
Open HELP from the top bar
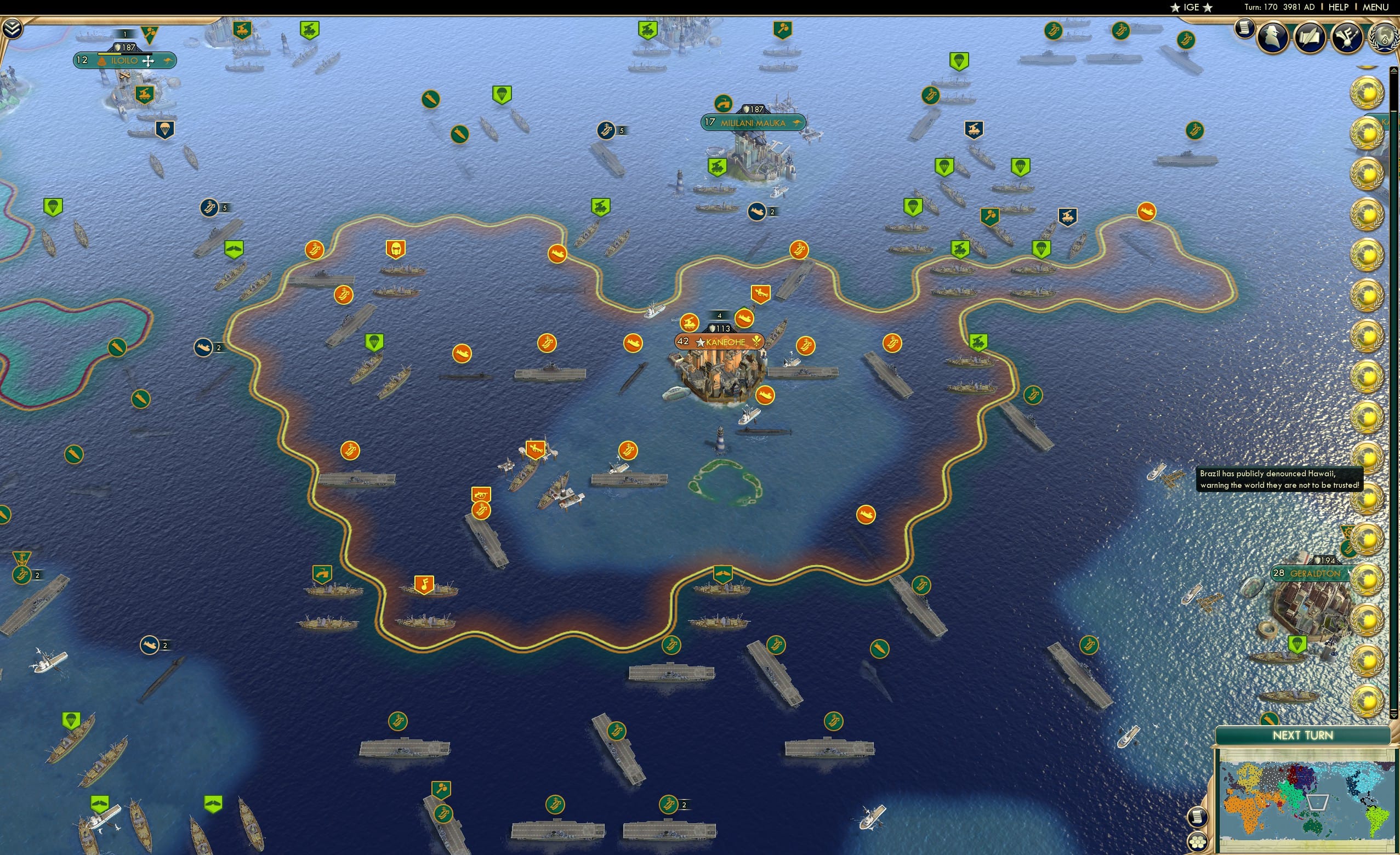pos(1339,7)
